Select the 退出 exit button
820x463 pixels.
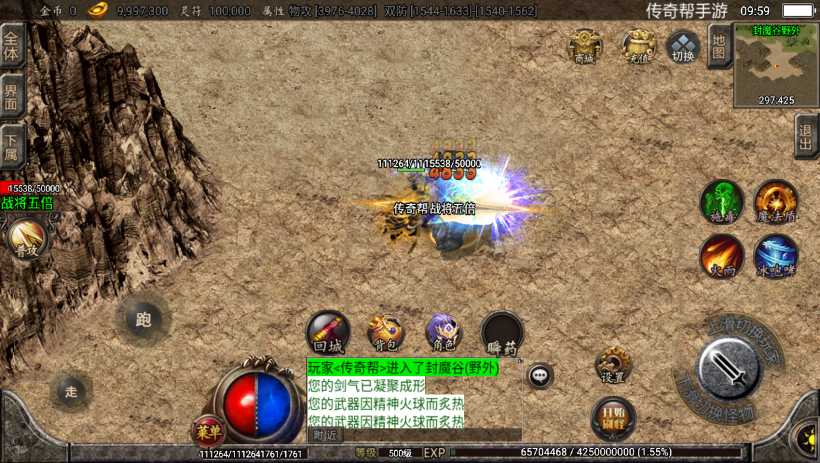[806, 136]
